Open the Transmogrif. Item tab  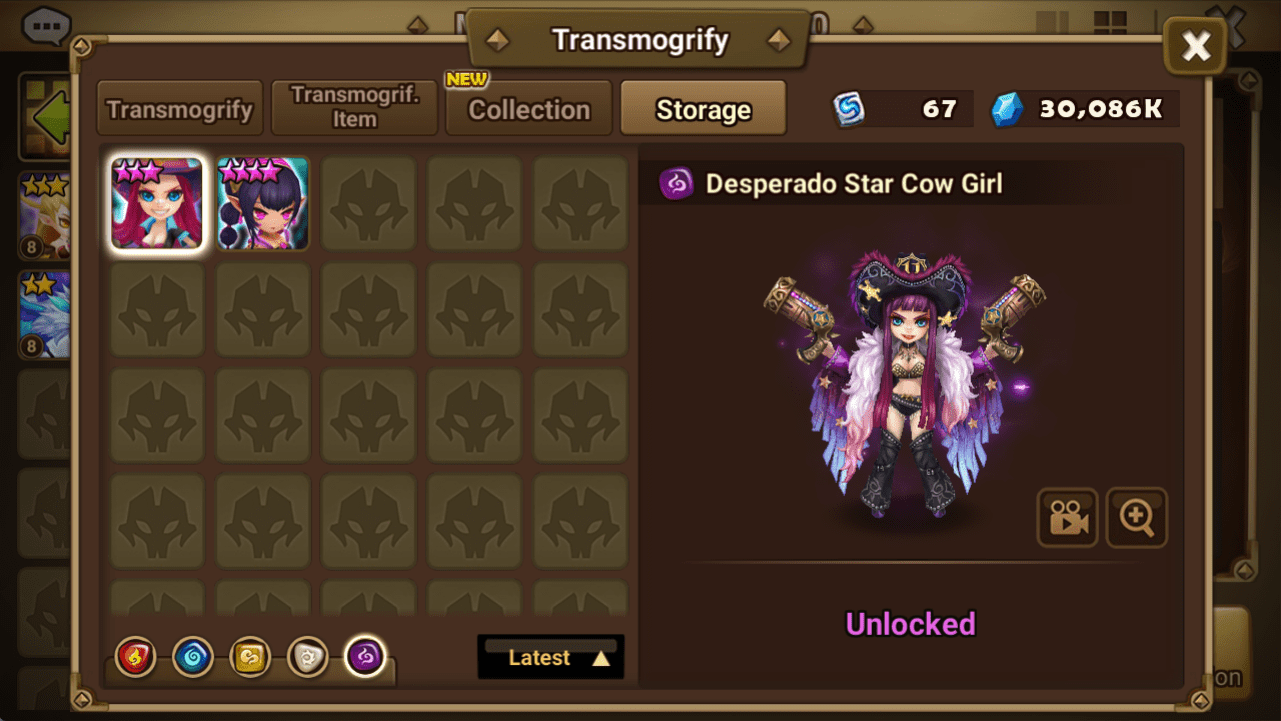[355, 109]
